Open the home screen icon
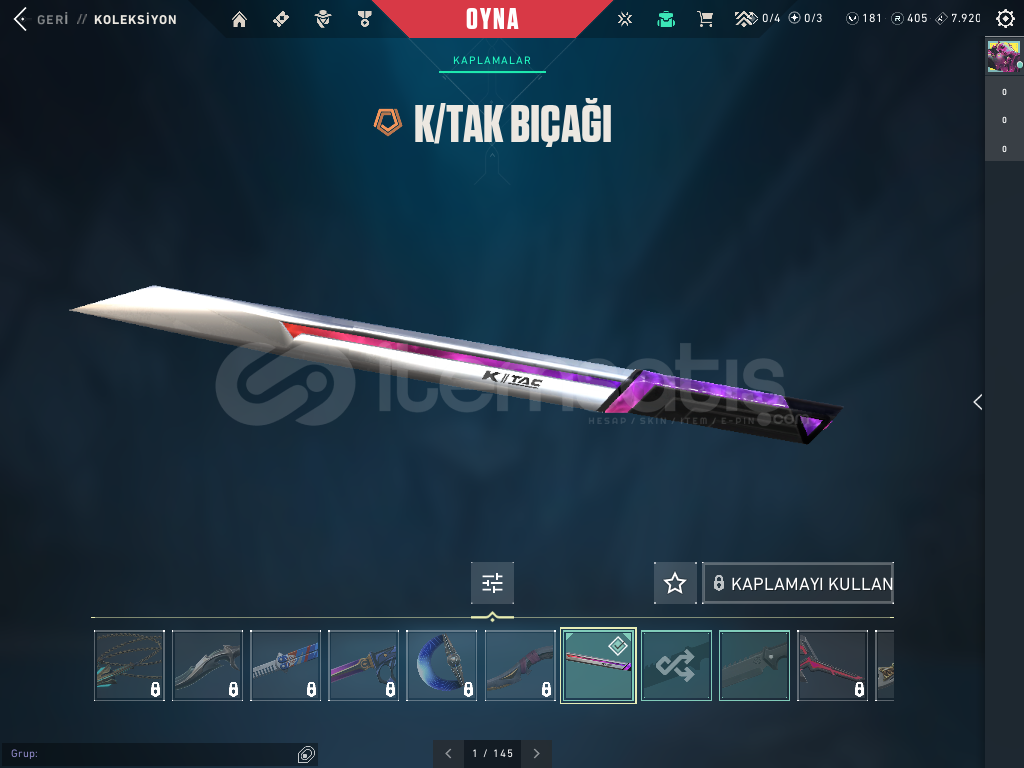Screen dimensions: 1024x768 pos(239,19)
